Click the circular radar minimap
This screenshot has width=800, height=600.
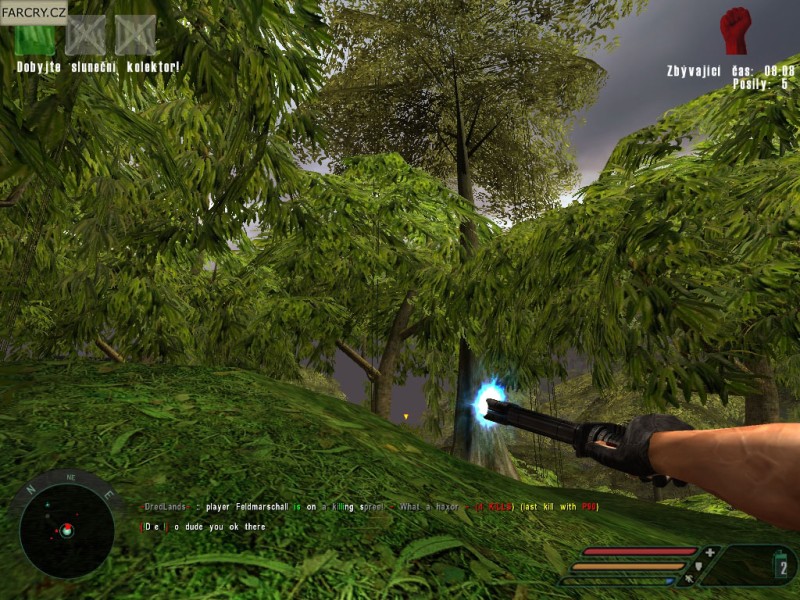pos(66,528)
